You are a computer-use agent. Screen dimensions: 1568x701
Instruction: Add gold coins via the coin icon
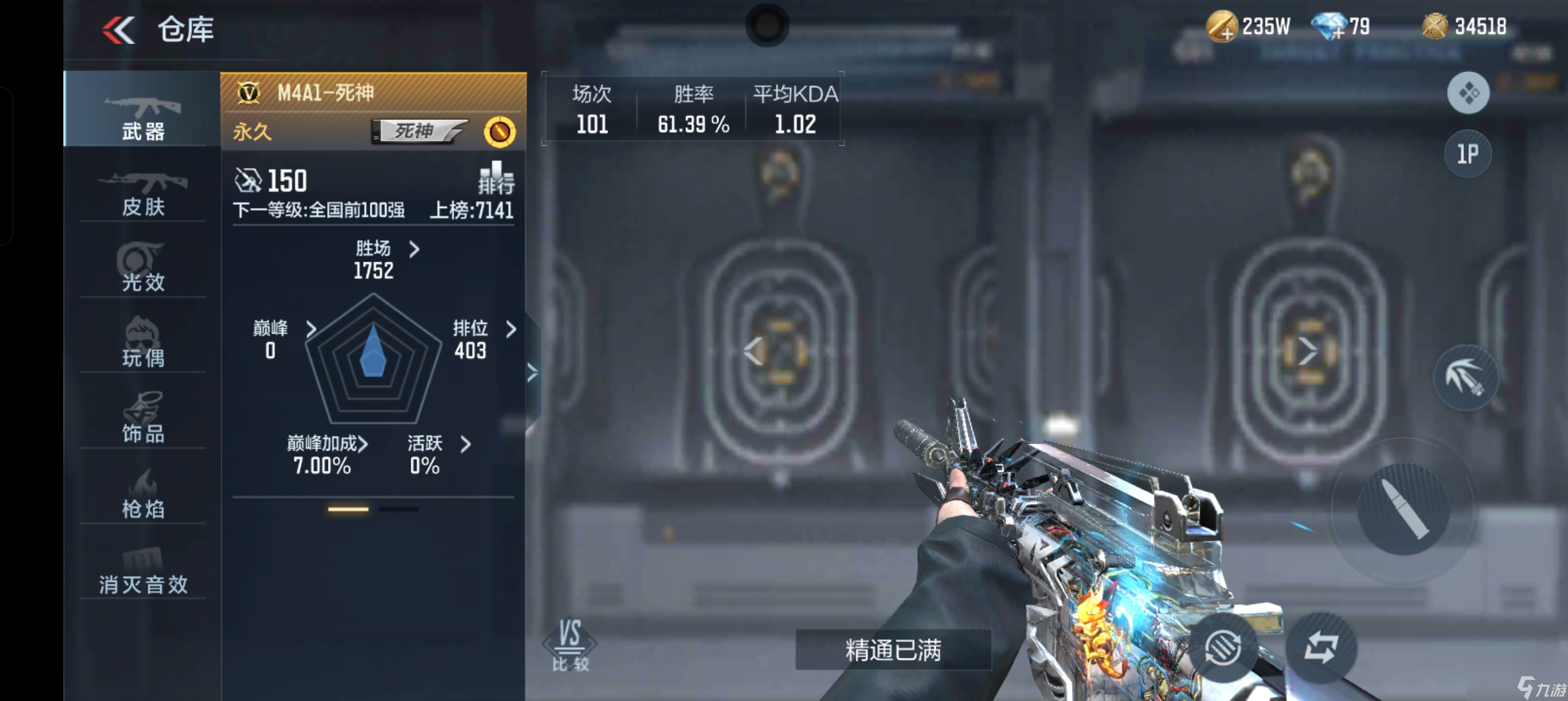[x=1222, y=27]
